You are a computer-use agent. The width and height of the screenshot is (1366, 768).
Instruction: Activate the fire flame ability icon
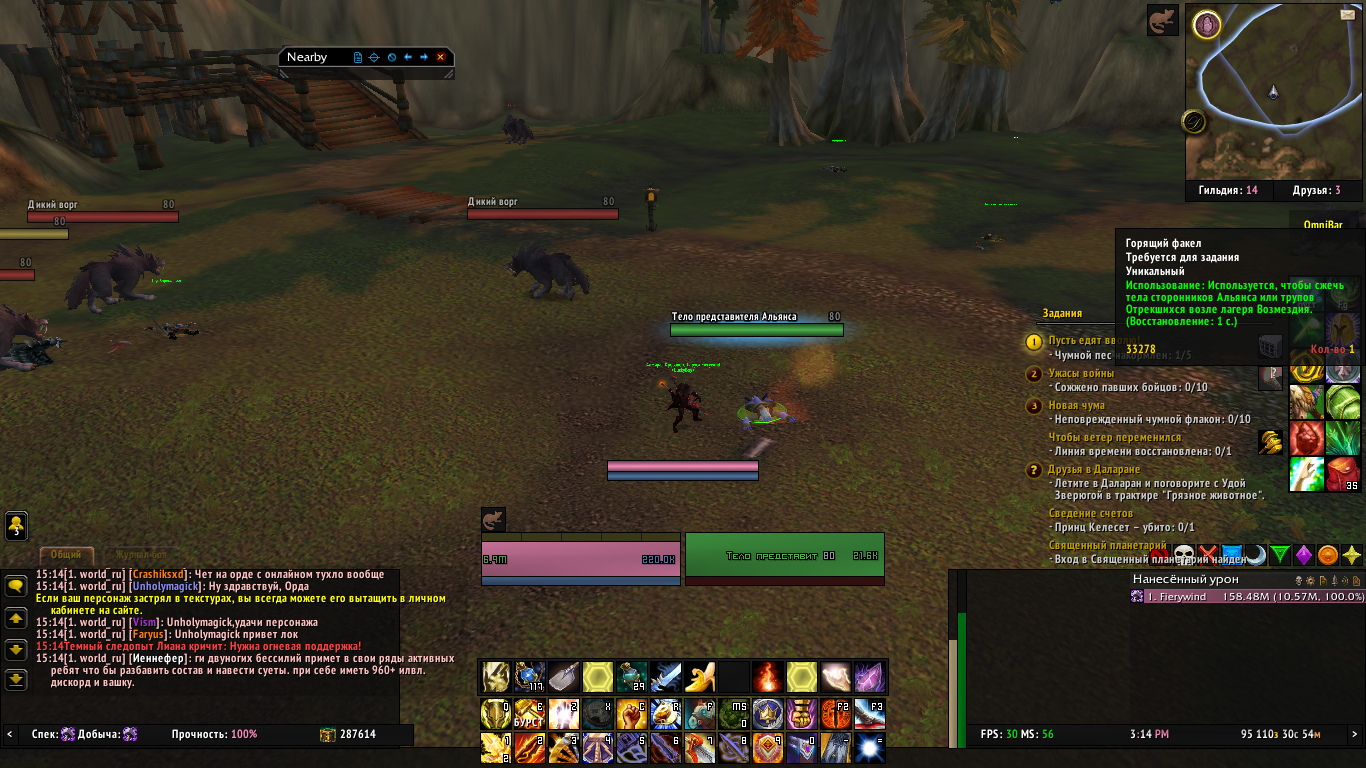(x=768, y=677)
